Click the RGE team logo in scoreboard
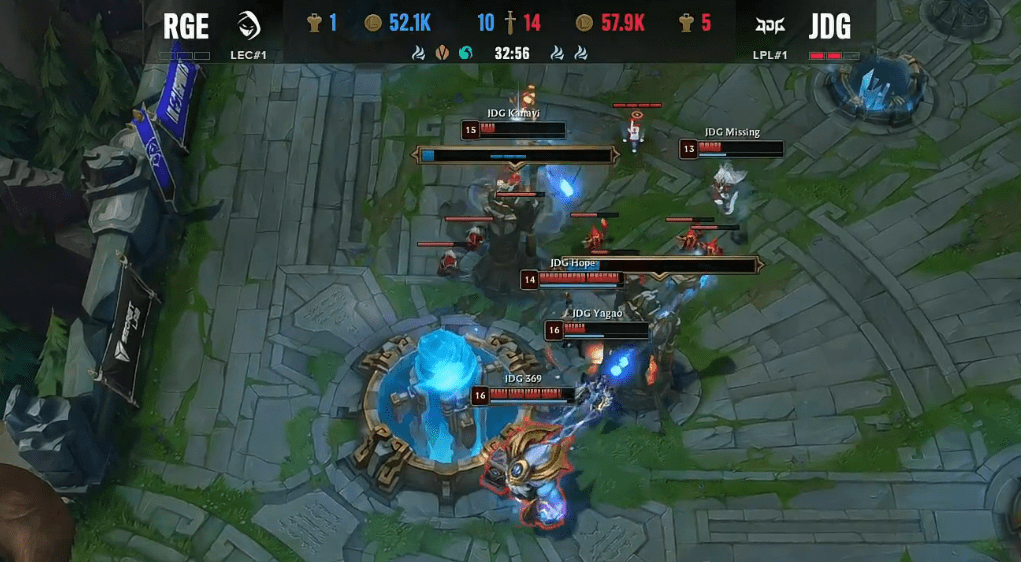 point(250,24)
